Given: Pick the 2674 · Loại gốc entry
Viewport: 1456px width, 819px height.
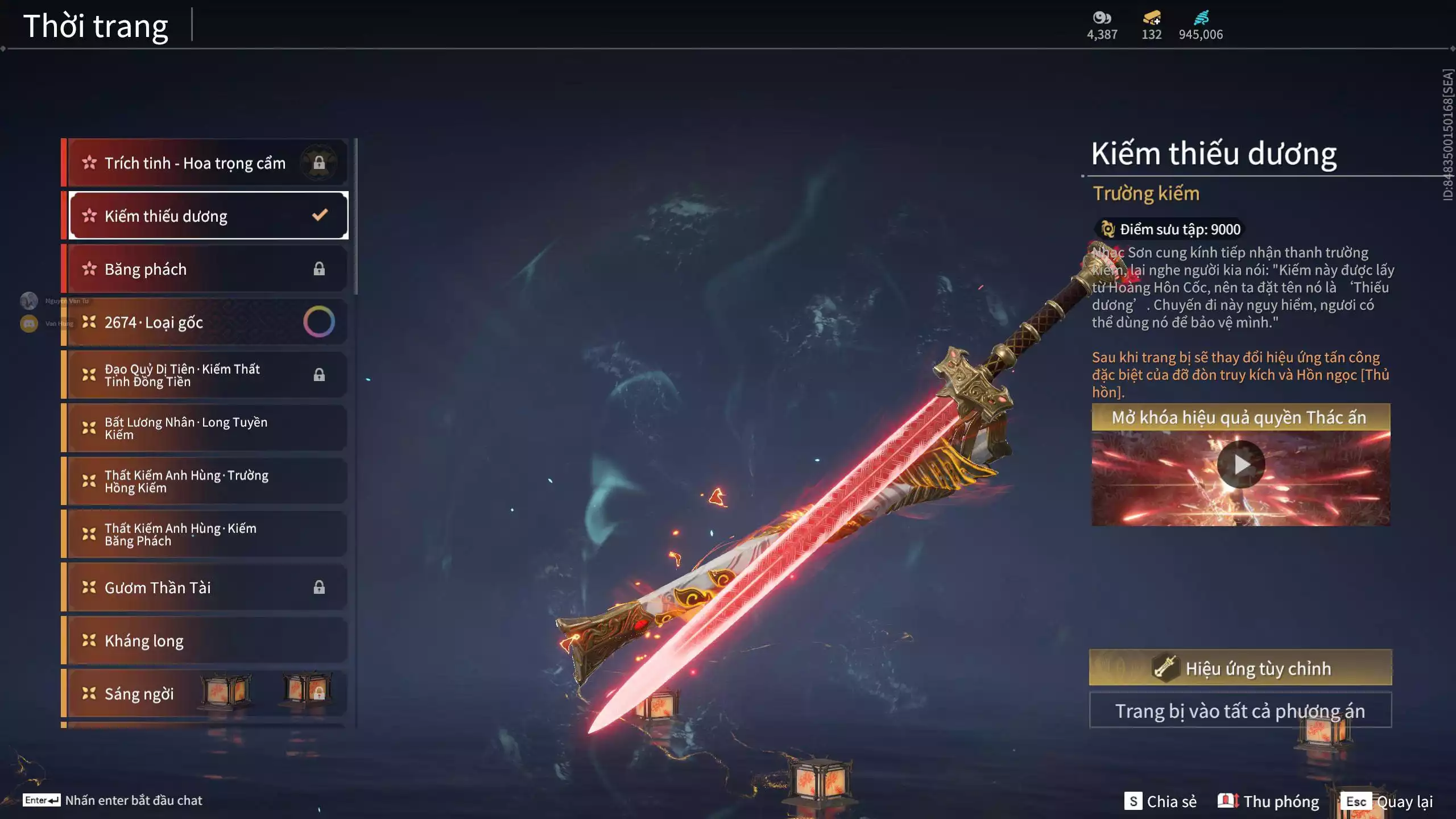Looking at the screenshot, I should (x=188, y=322).
